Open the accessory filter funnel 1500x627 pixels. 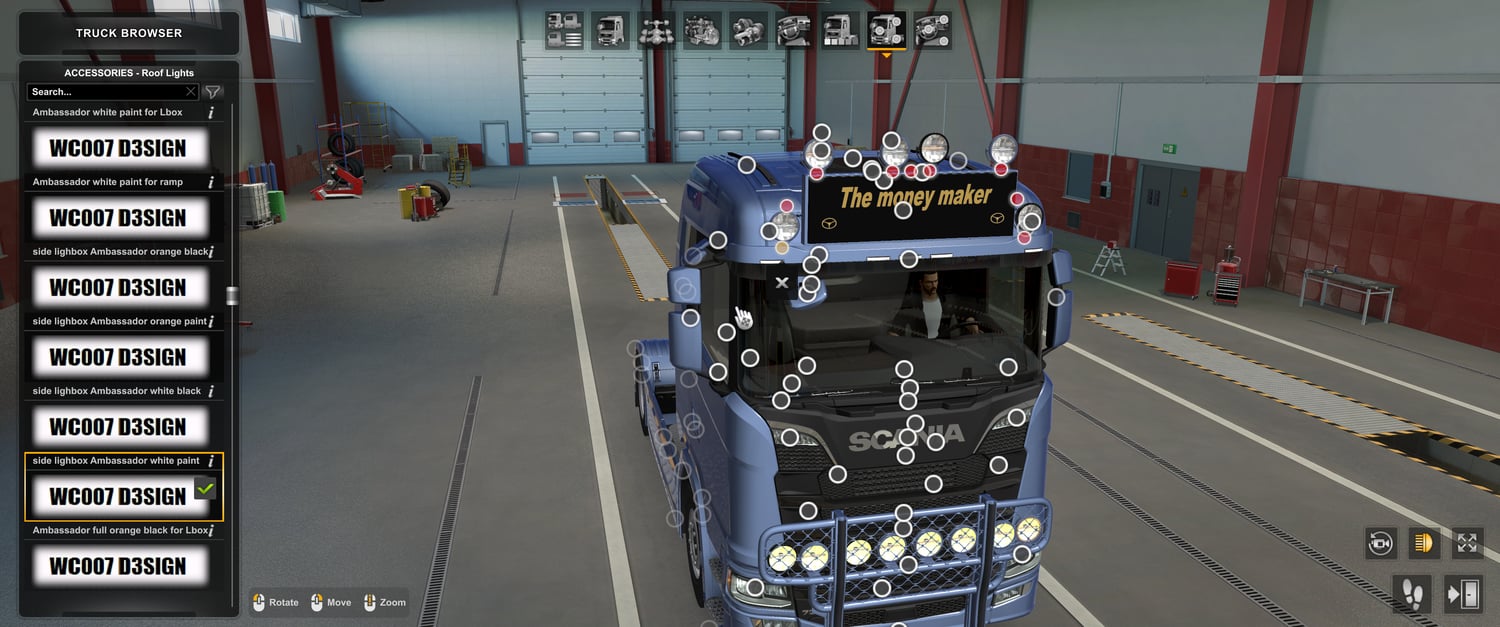click(213, 92)
